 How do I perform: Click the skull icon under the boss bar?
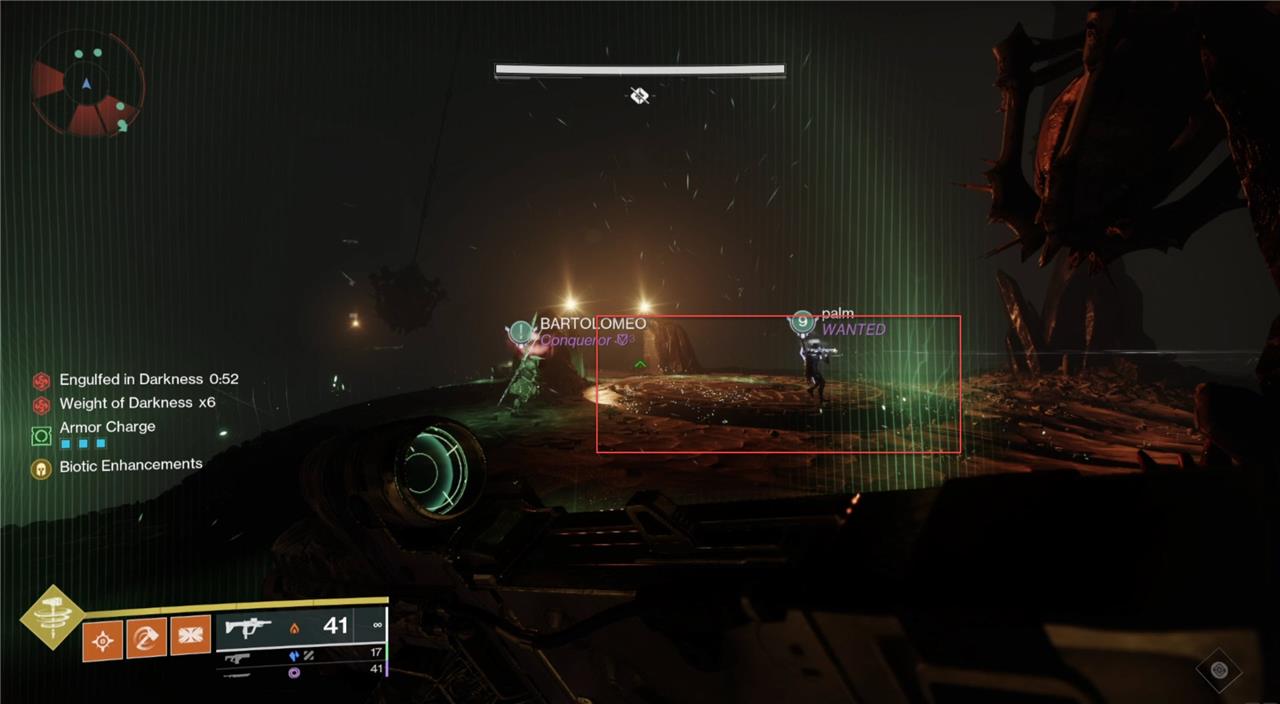[640, 95]
